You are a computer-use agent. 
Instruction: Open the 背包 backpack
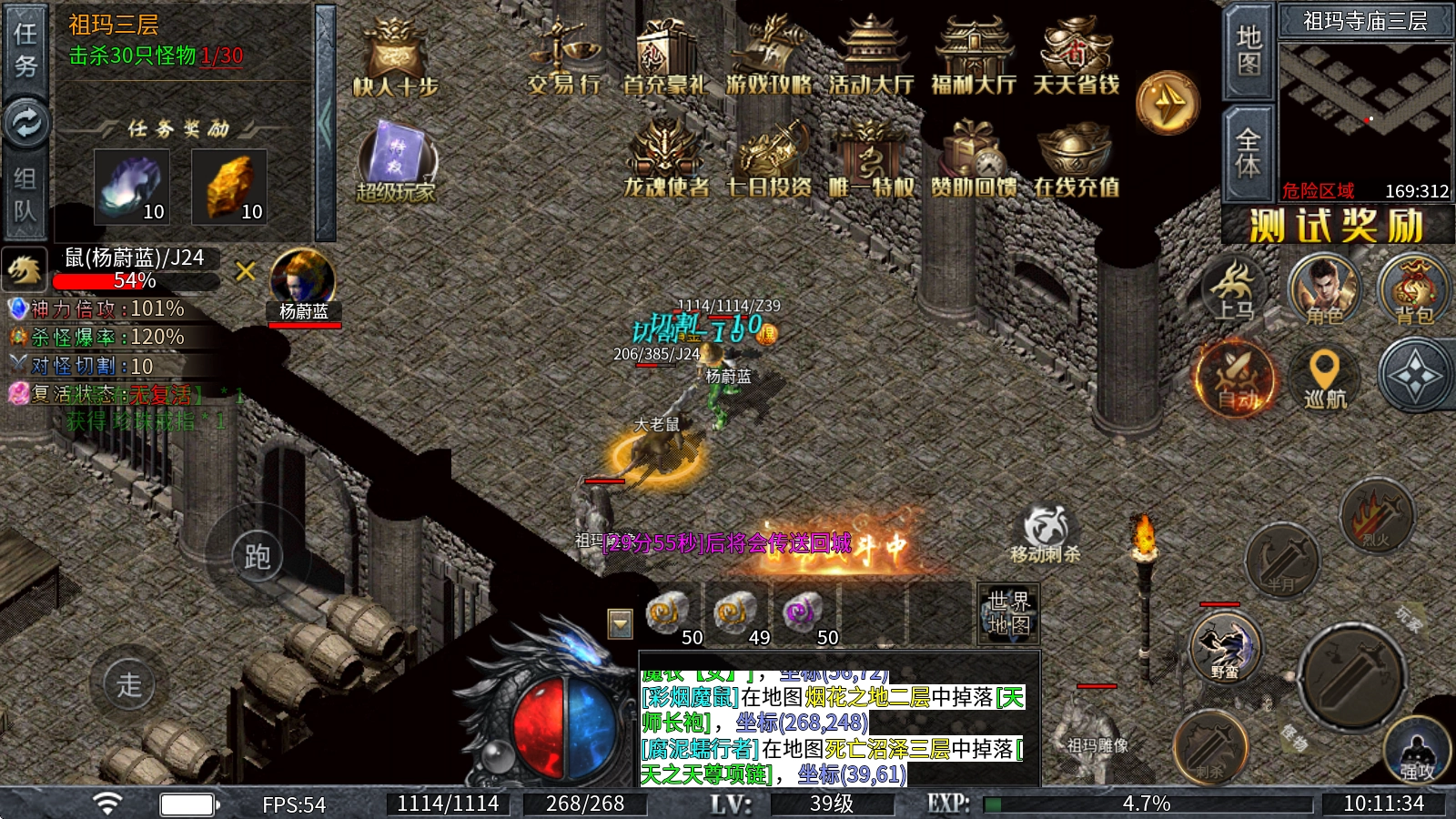(1413, 289)
